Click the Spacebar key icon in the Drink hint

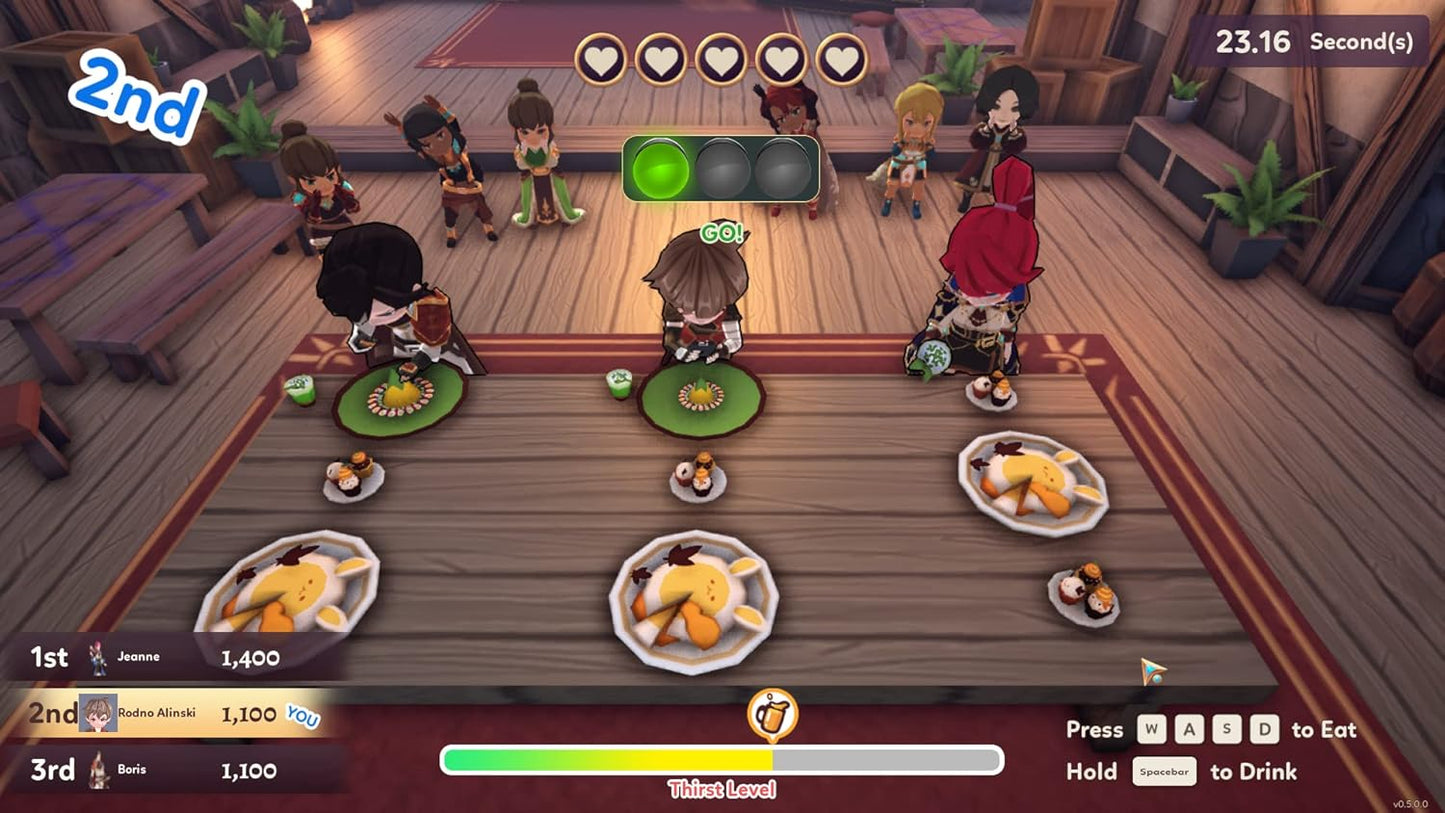pos(1167,771)
